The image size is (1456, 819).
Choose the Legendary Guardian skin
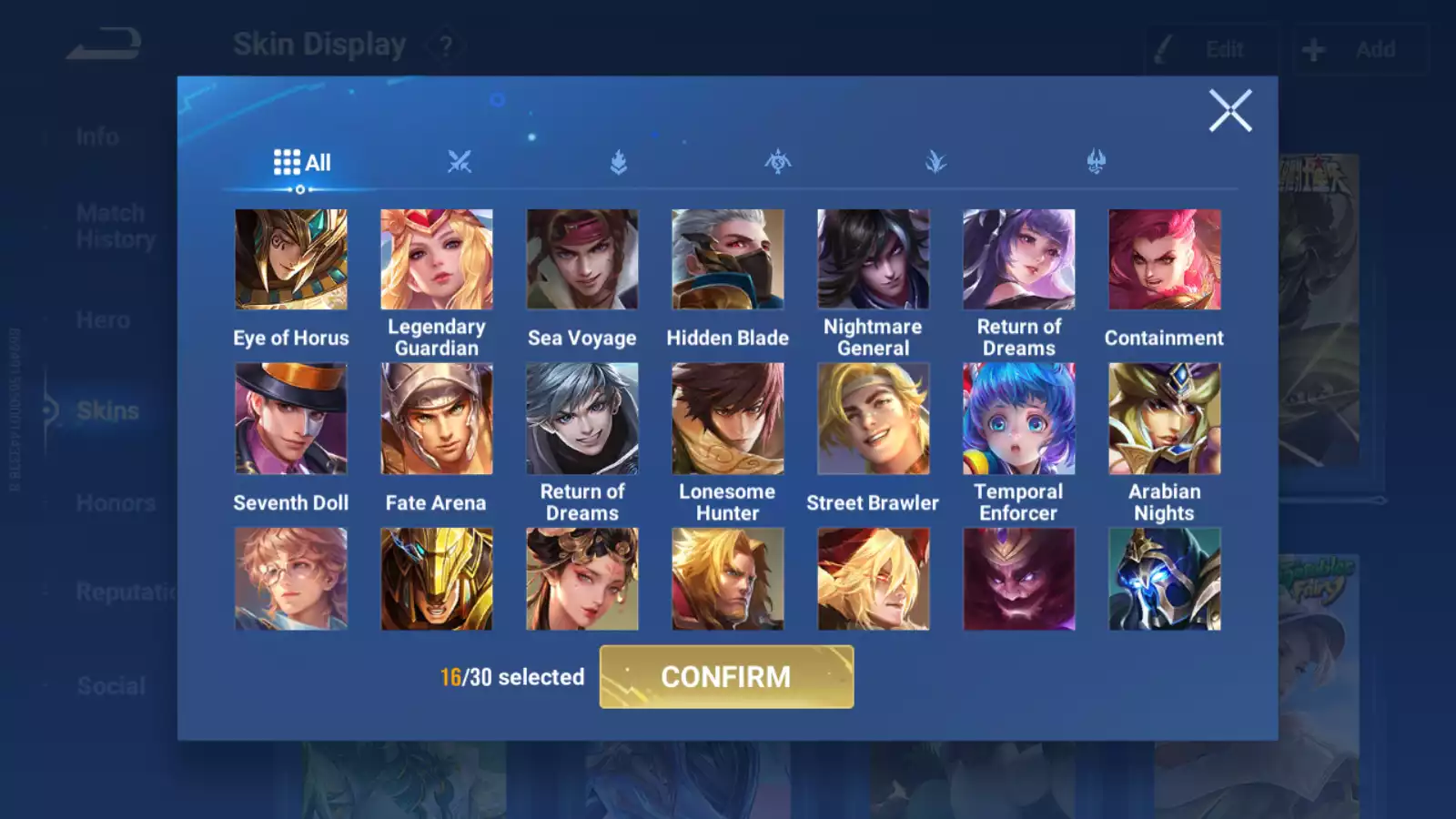pos(437,260)
